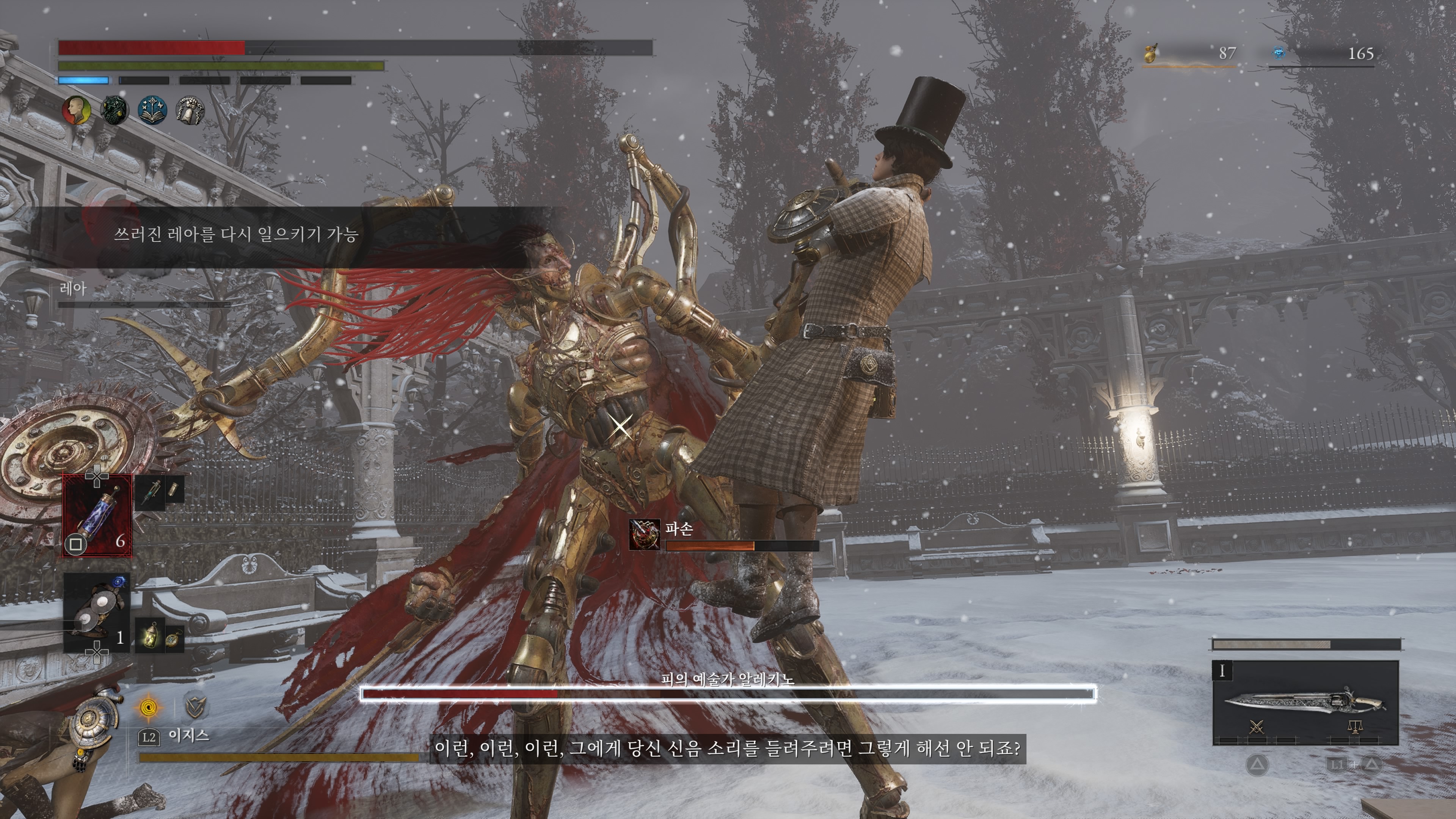Click the blue open book buff icon

point(152,110)
